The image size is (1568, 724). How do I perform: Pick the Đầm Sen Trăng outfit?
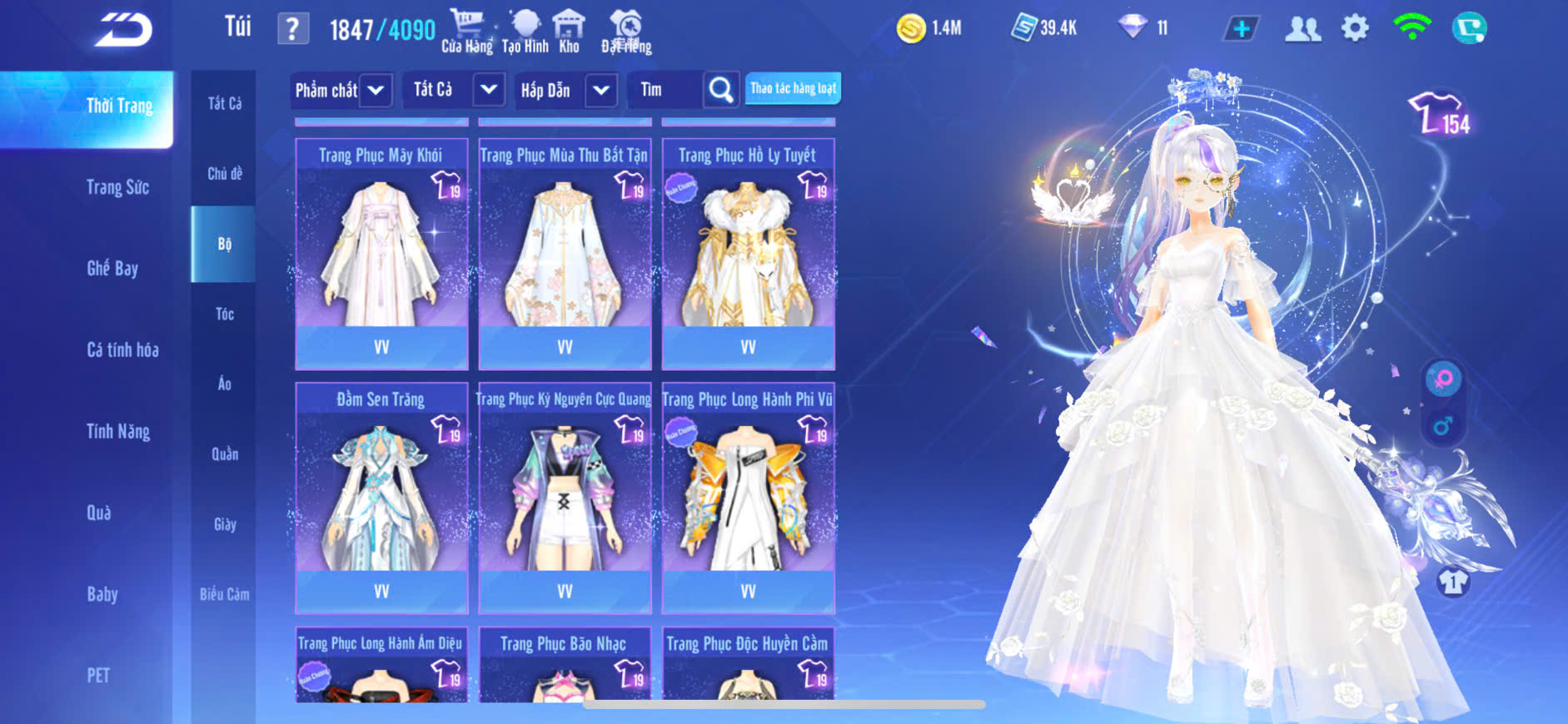[381, 498]
